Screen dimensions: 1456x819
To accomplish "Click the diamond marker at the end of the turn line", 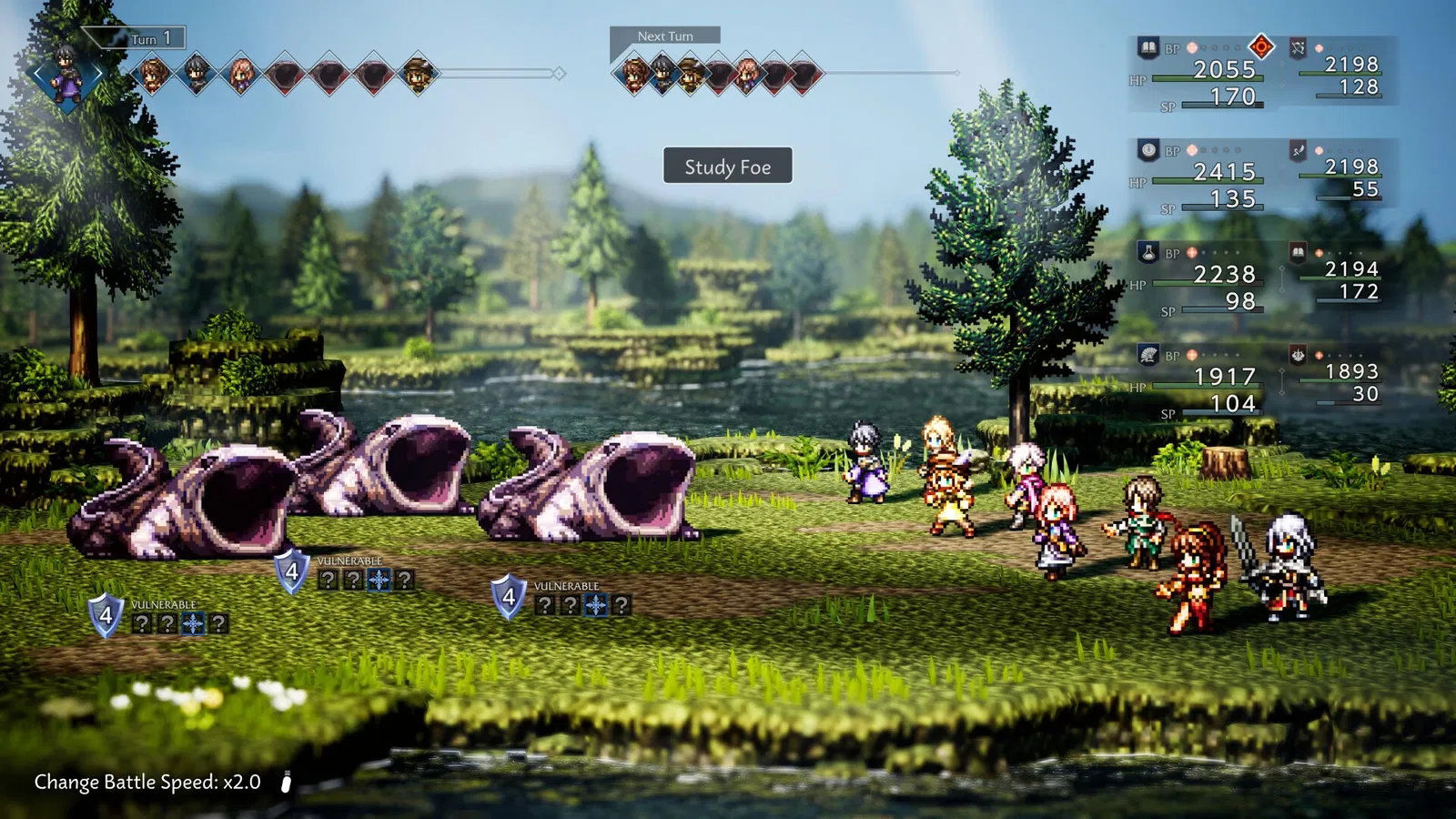I will pos(560,73).
